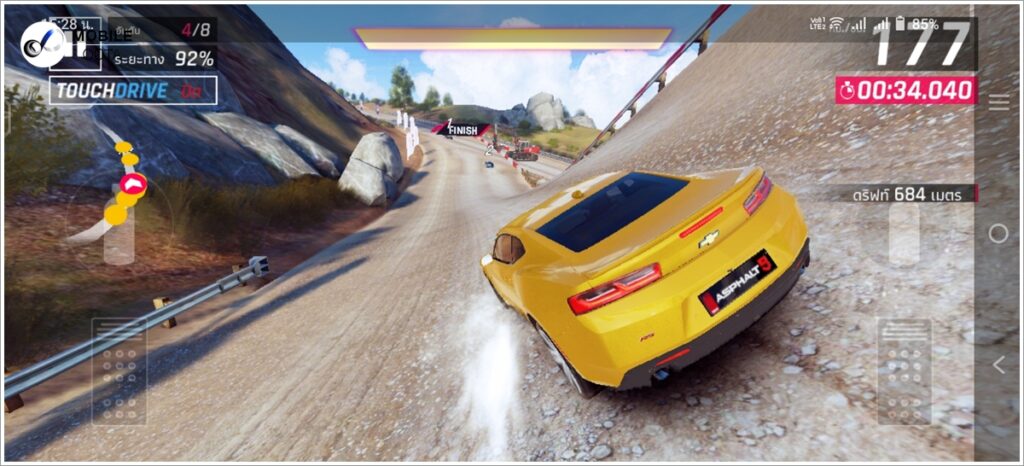Tap the left drift pedal
Viewport: 1024px width, 466px height.
(x=119, y=371)
